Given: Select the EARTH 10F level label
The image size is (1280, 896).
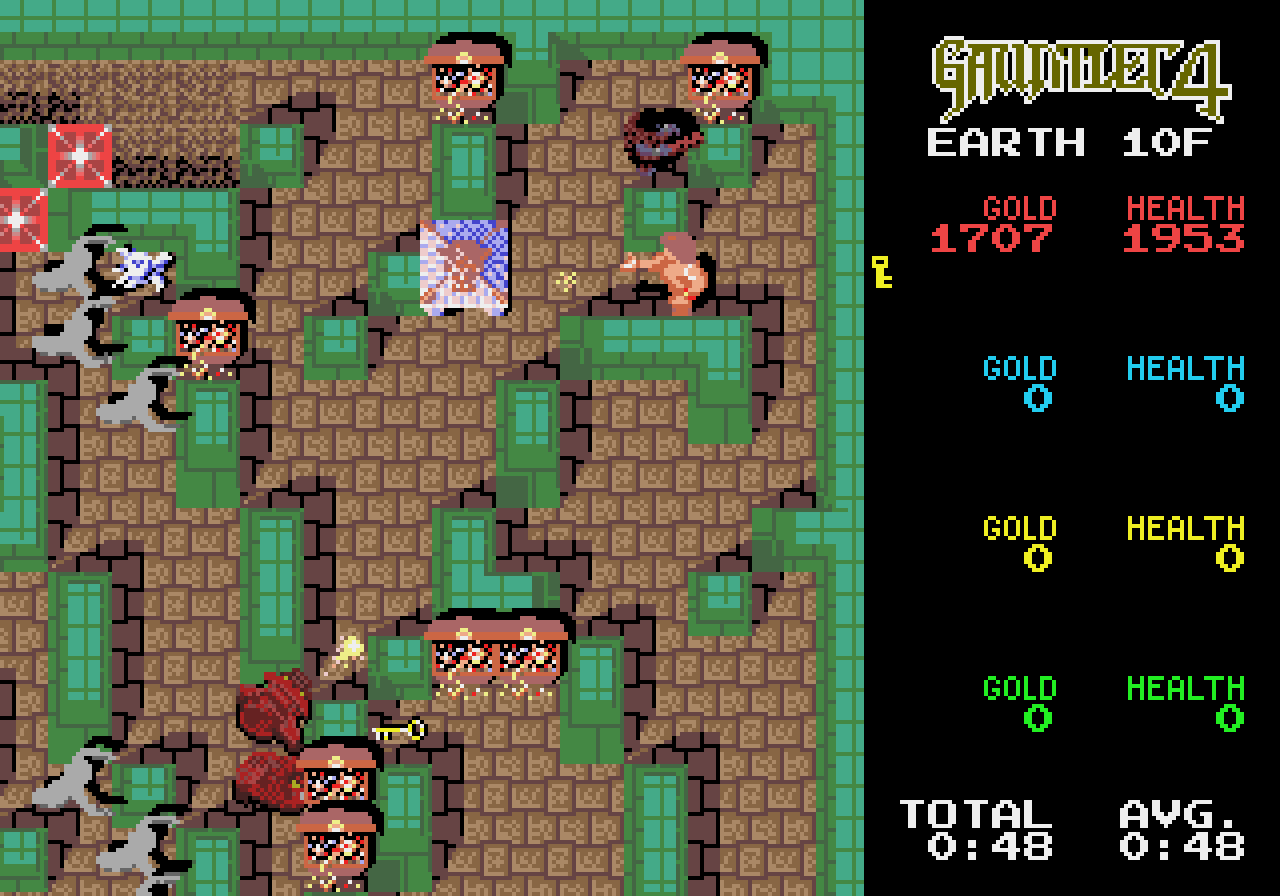Looking at the screenshot, I should pyautogui.click(x=1067, y=142).
